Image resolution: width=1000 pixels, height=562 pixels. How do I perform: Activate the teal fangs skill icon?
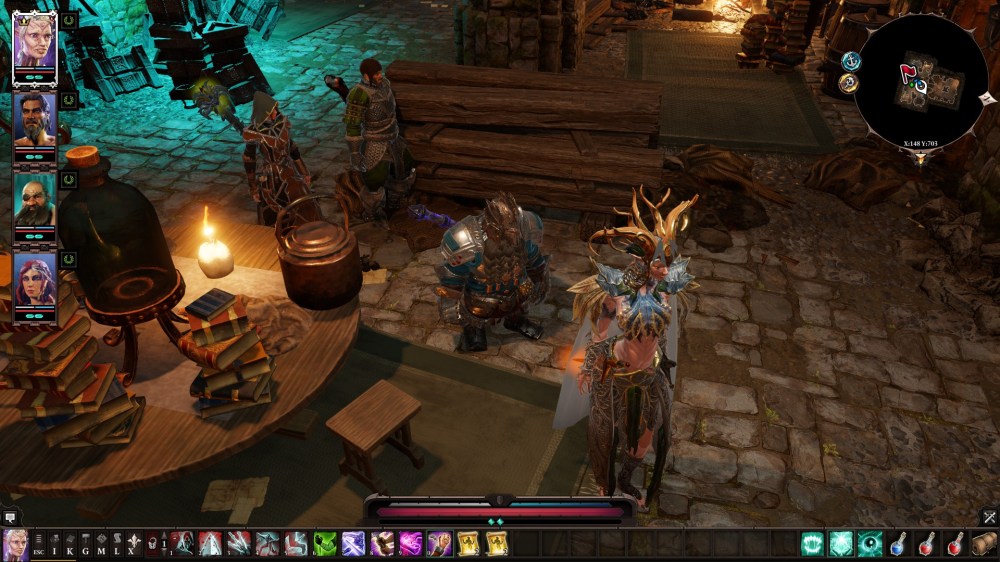click(x=813, y=544)
